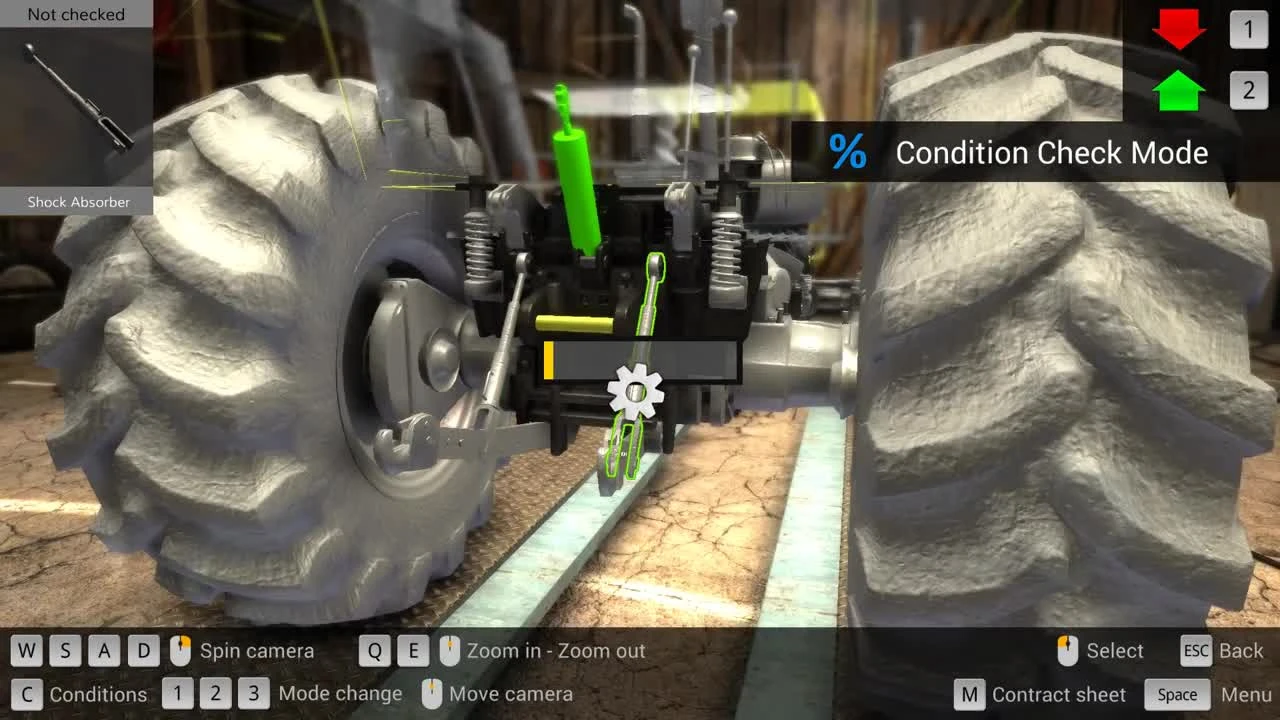
Task: Open the Menu via Space key label
Action: click(x=1176, y=694)
